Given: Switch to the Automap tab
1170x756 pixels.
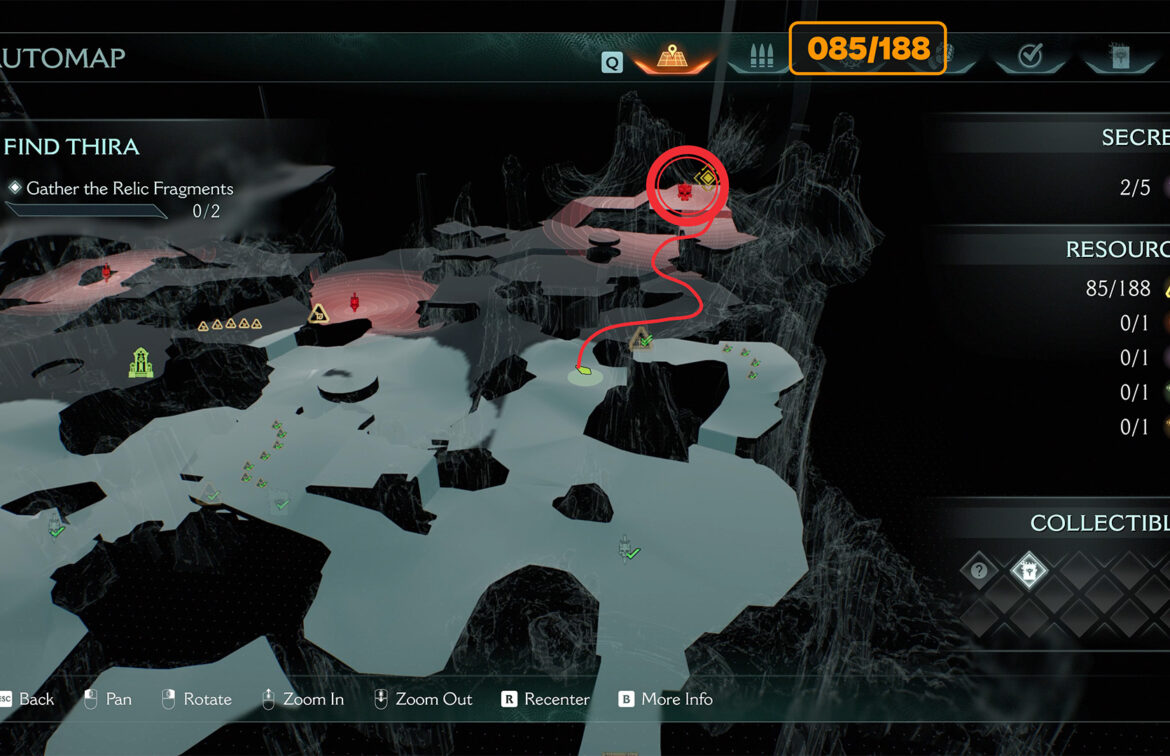Looking at the screenshot, I should (x=672, y=57).
